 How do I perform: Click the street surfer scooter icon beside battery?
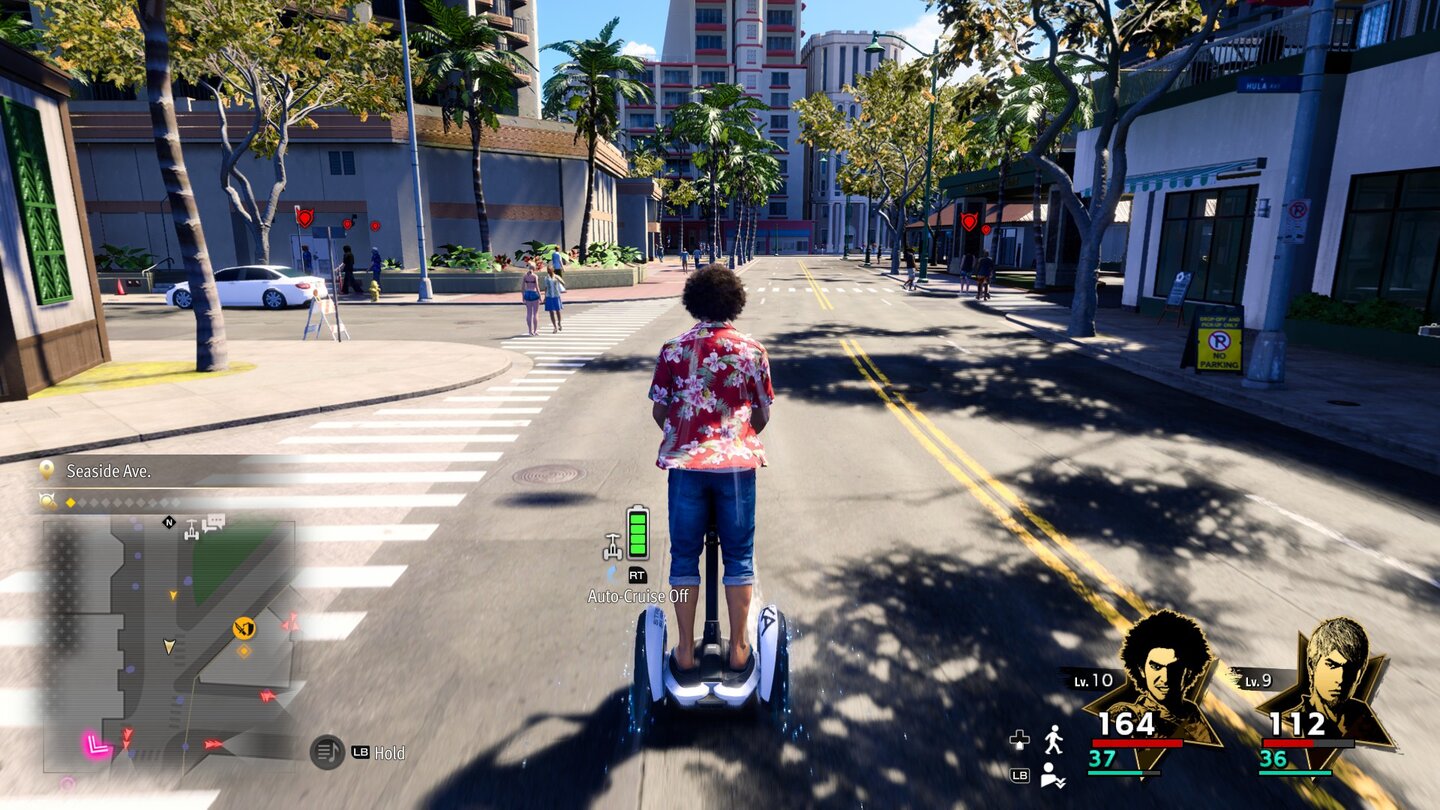click(612, 546)
